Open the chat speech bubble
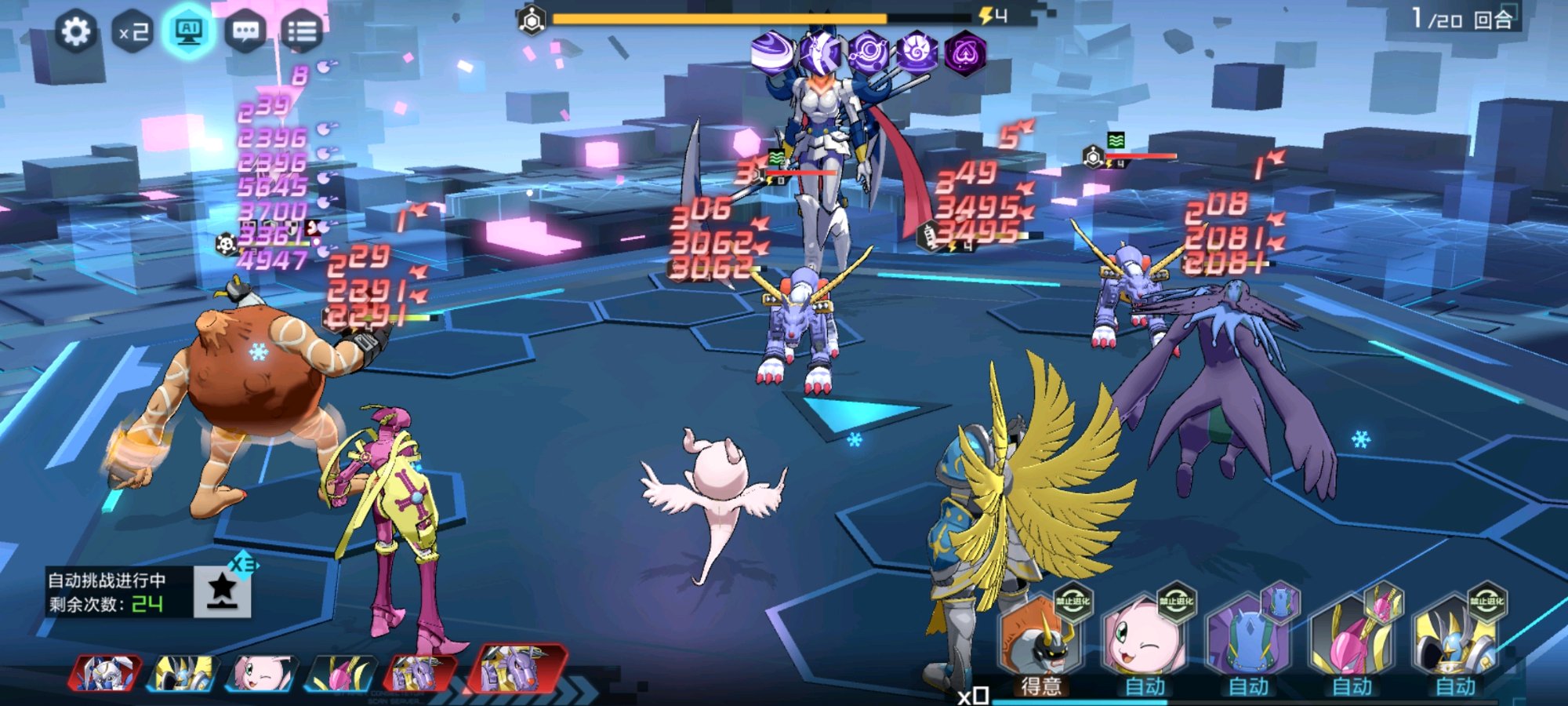Image resolution: width=1568 pixels, height=706 pixels. click(245, 32)
